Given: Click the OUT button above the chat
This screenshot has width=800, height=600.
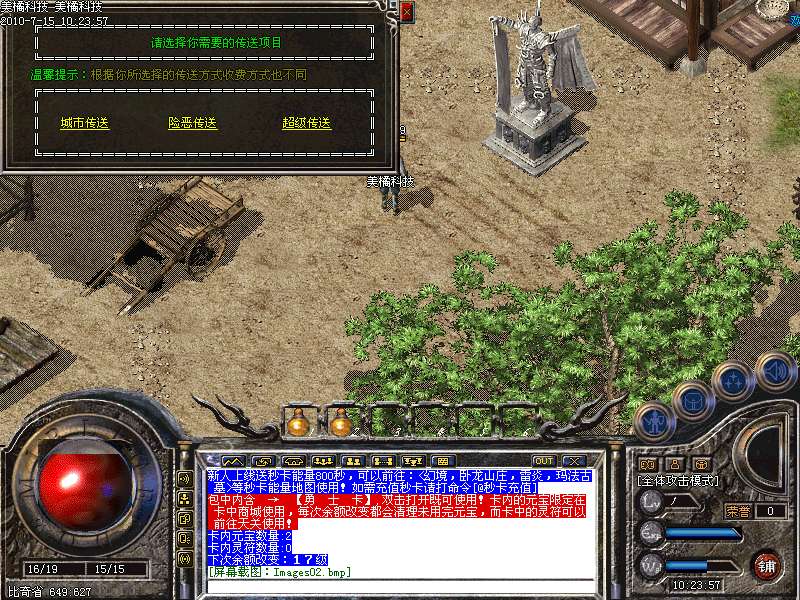Looking at the screenshot, I should pos(543,460).
